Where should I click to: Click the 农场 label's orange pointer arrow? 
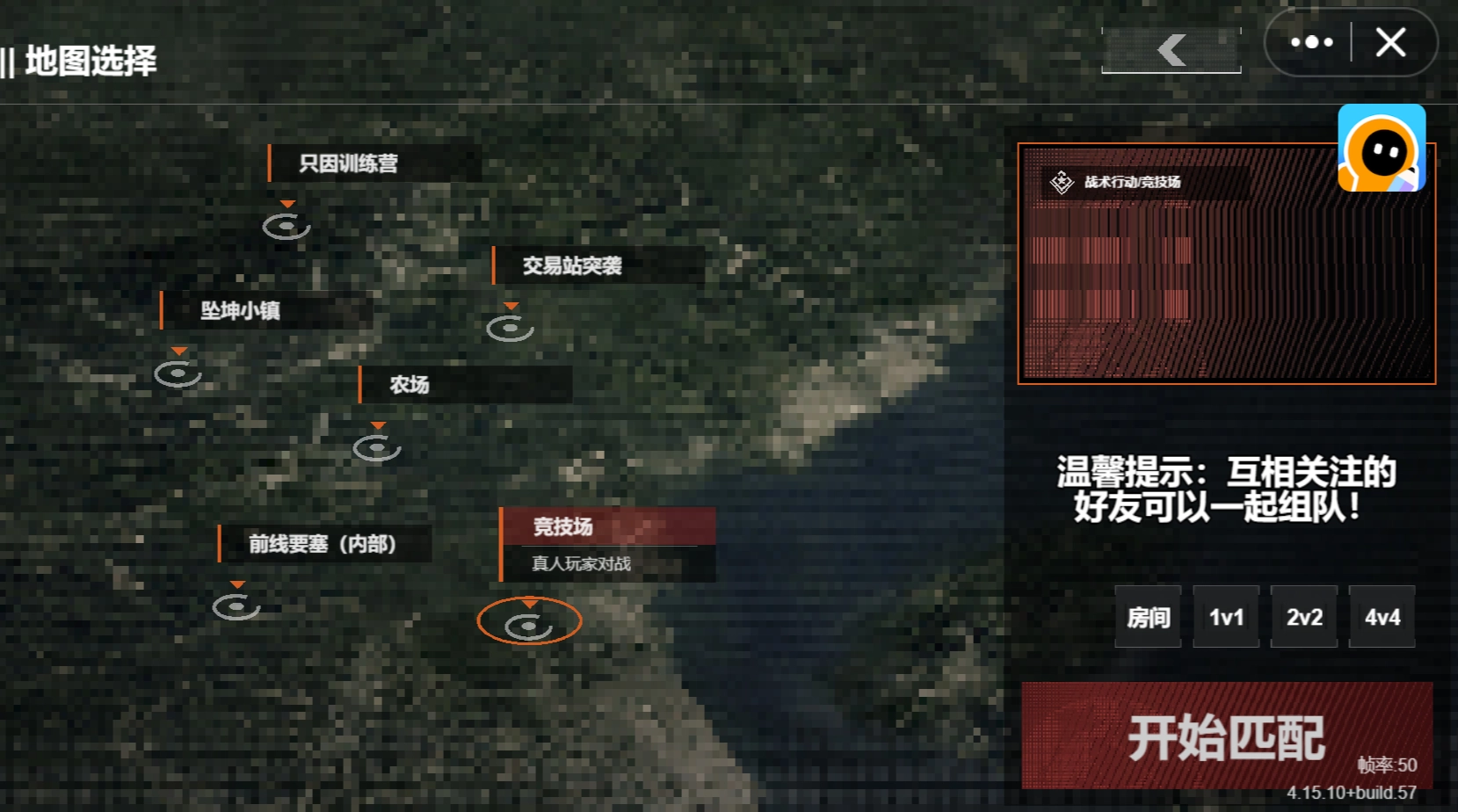378,423
